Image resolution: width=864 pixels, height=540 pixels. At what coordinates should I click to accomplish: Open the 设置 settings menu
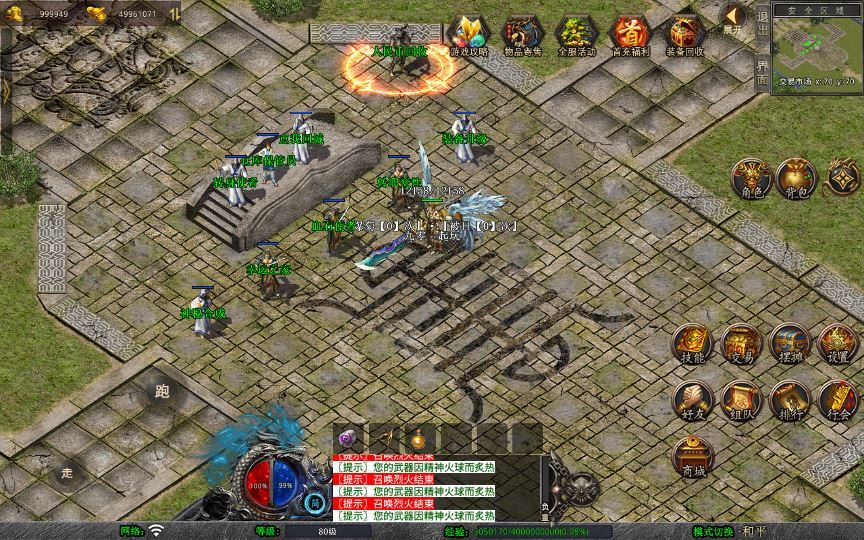coord(837,344)
